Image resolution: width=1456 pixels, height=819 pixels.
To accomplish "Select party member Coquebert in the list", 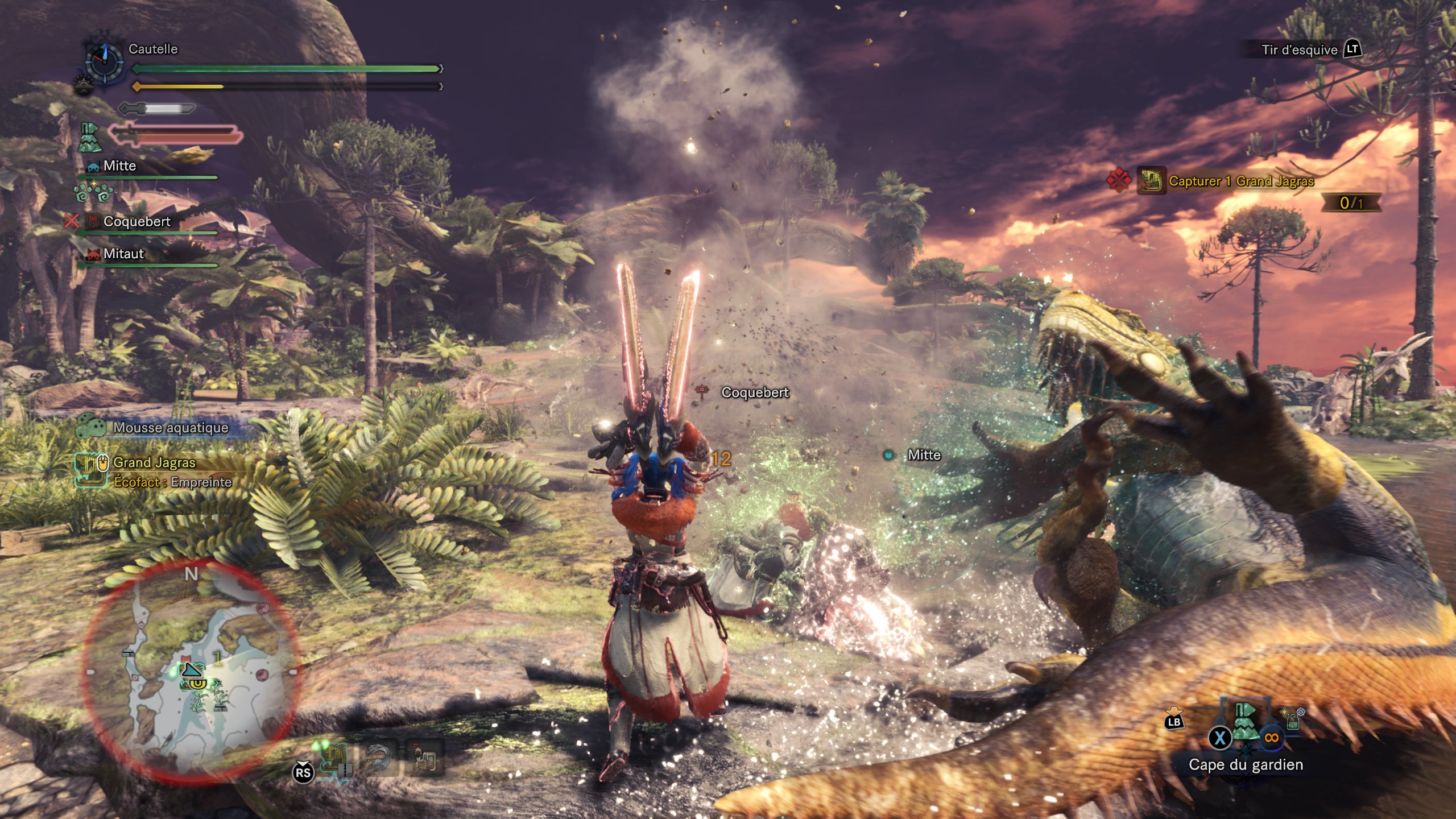I will point(136,222).
